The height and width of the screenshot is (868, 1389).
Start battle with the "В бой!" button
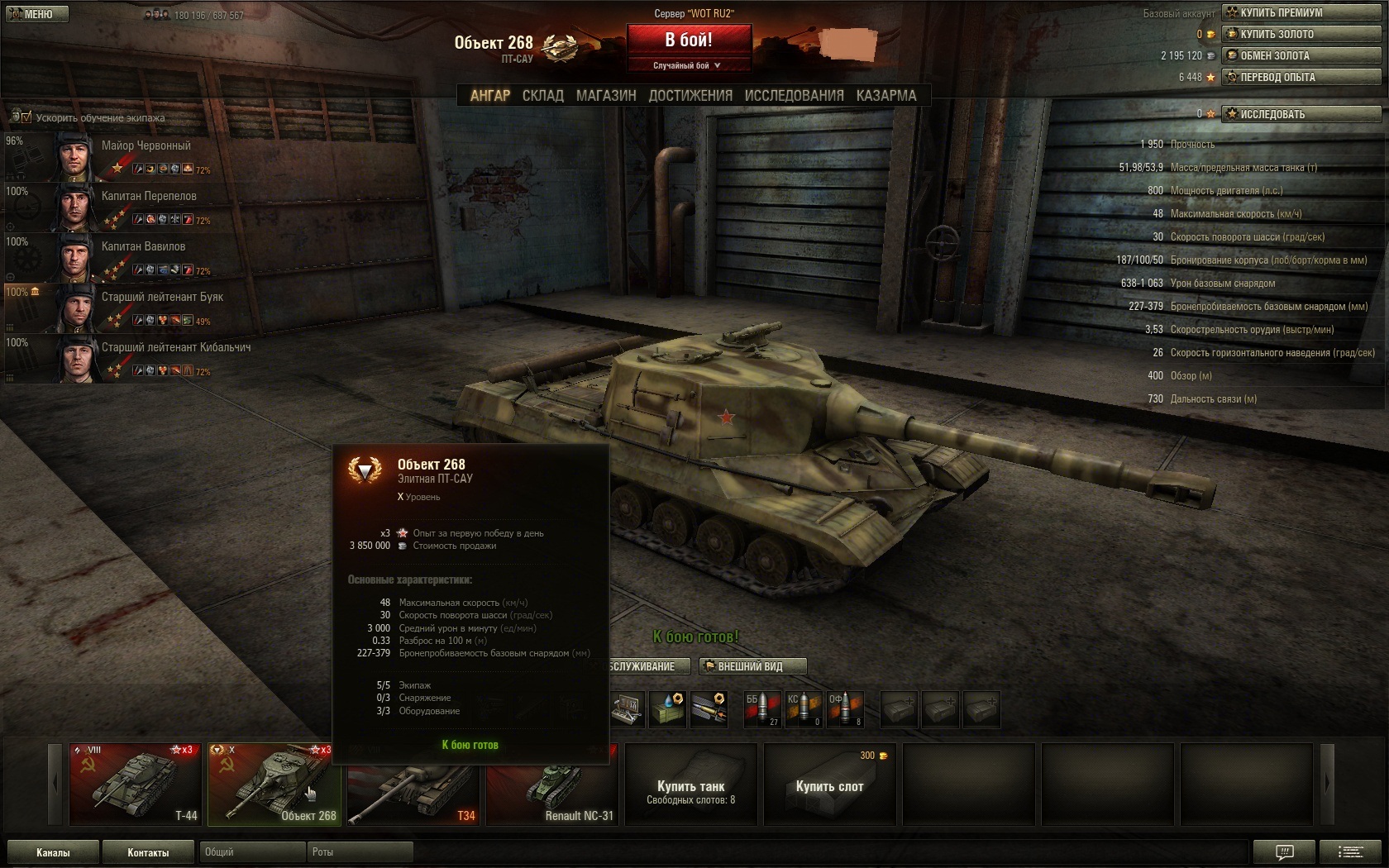689,40
